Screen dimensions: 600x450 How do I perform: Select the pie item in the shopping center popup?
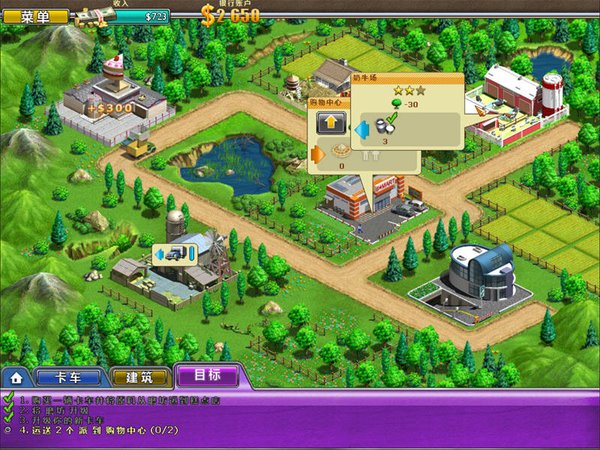point(342,155)
